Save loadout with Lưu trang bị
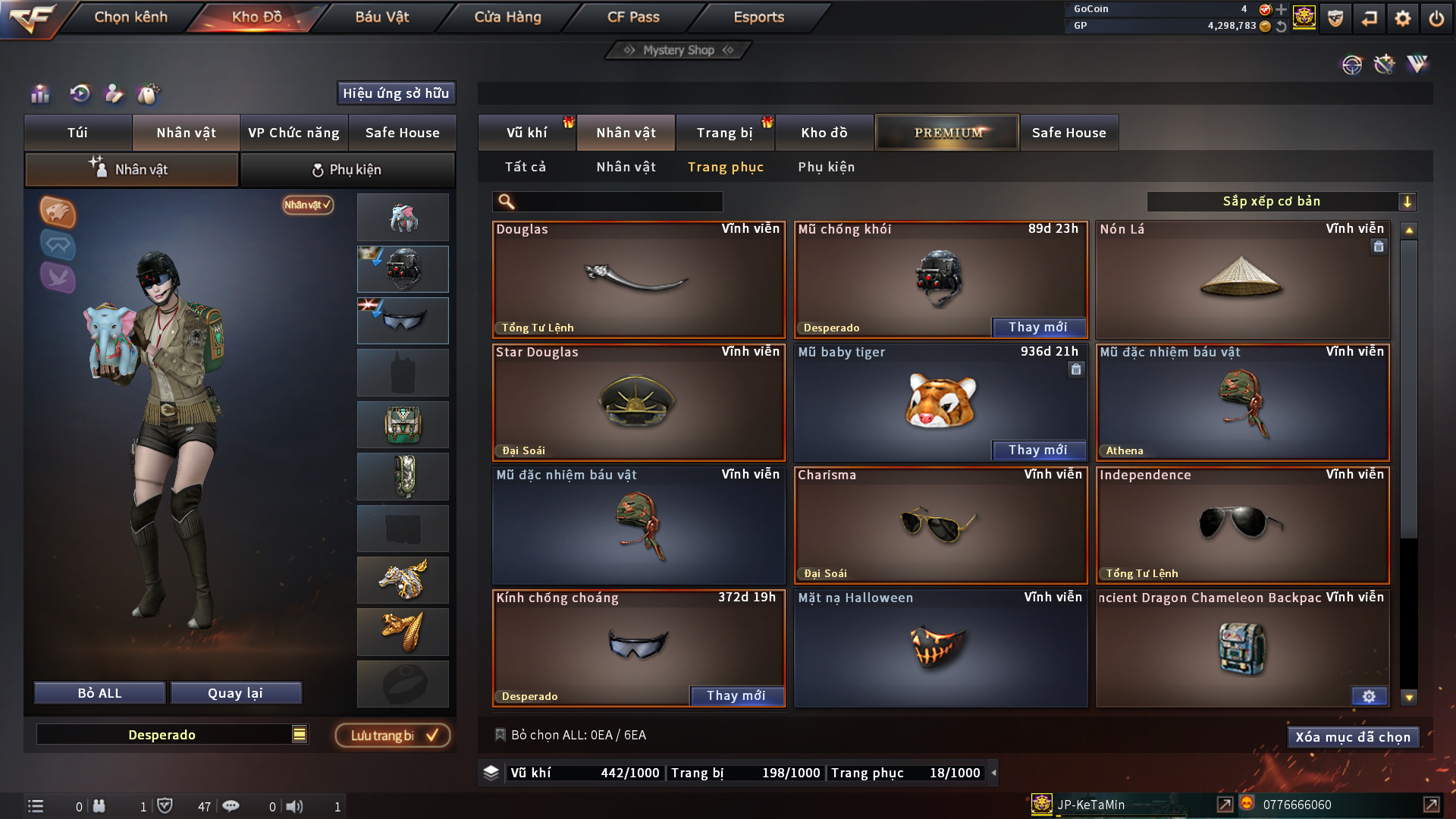1456x819 pixels. click(x=393, y=736)
